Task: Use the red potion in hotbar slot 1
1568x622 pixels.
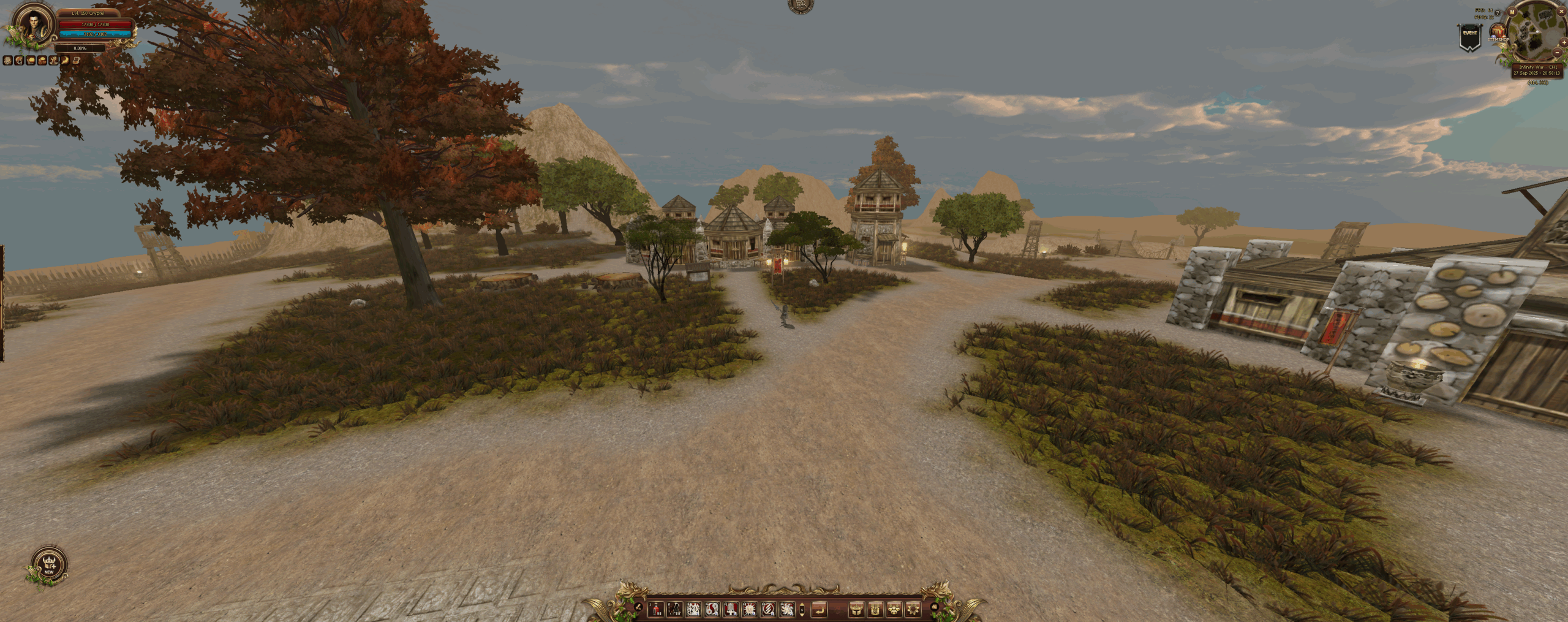Action: [656, 609]
